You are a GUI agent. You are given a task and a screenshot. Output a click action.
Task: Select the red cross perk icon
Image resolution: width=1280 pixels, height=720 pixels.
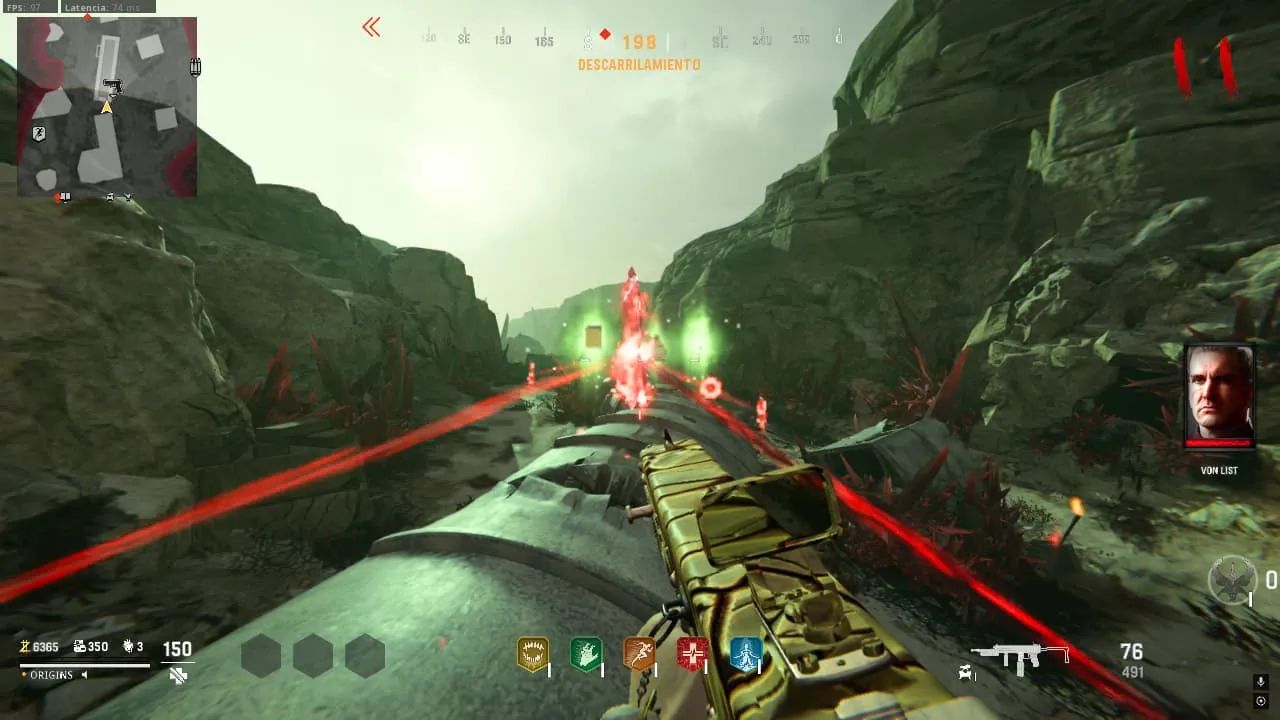click(x=692, y=654)
